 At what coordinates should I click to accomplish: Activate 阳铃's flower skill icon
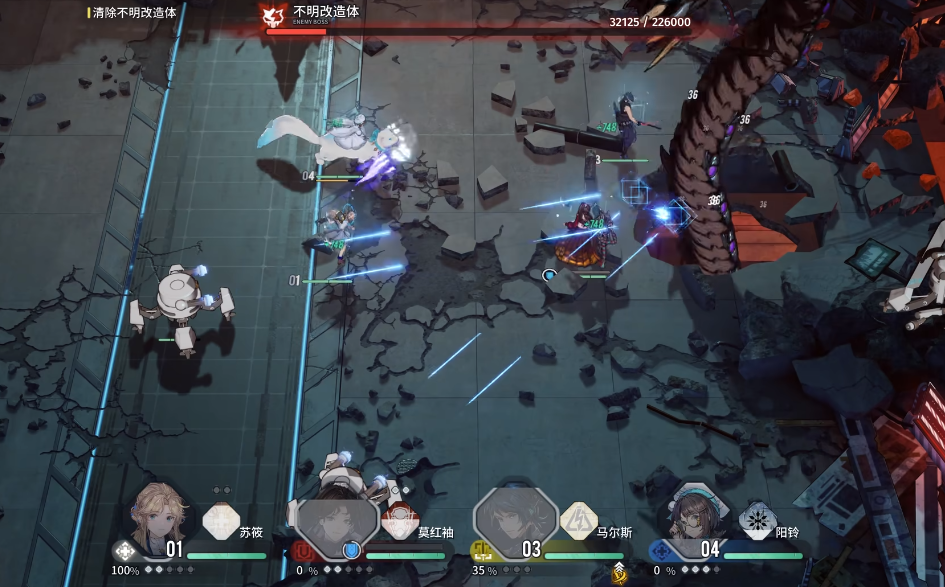[x=757, y=521]
